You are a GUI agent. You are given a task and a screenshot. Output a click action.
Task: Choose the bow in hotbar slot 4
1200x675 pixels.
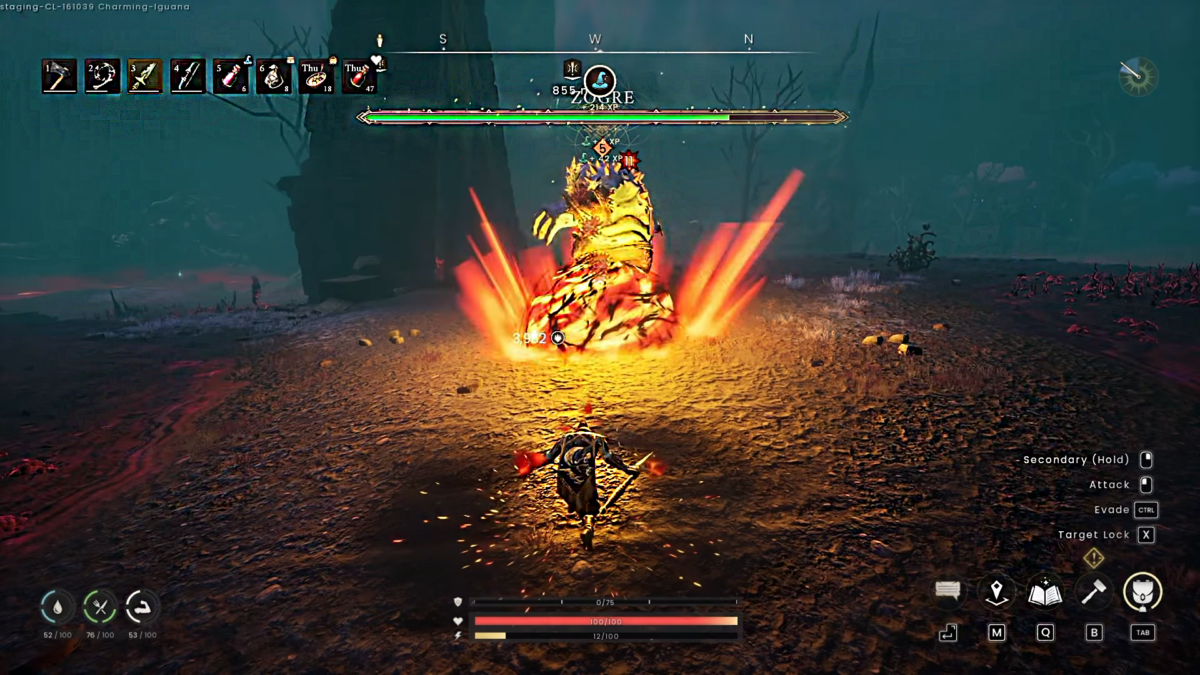pyautogui.click(x=188, y=76)
